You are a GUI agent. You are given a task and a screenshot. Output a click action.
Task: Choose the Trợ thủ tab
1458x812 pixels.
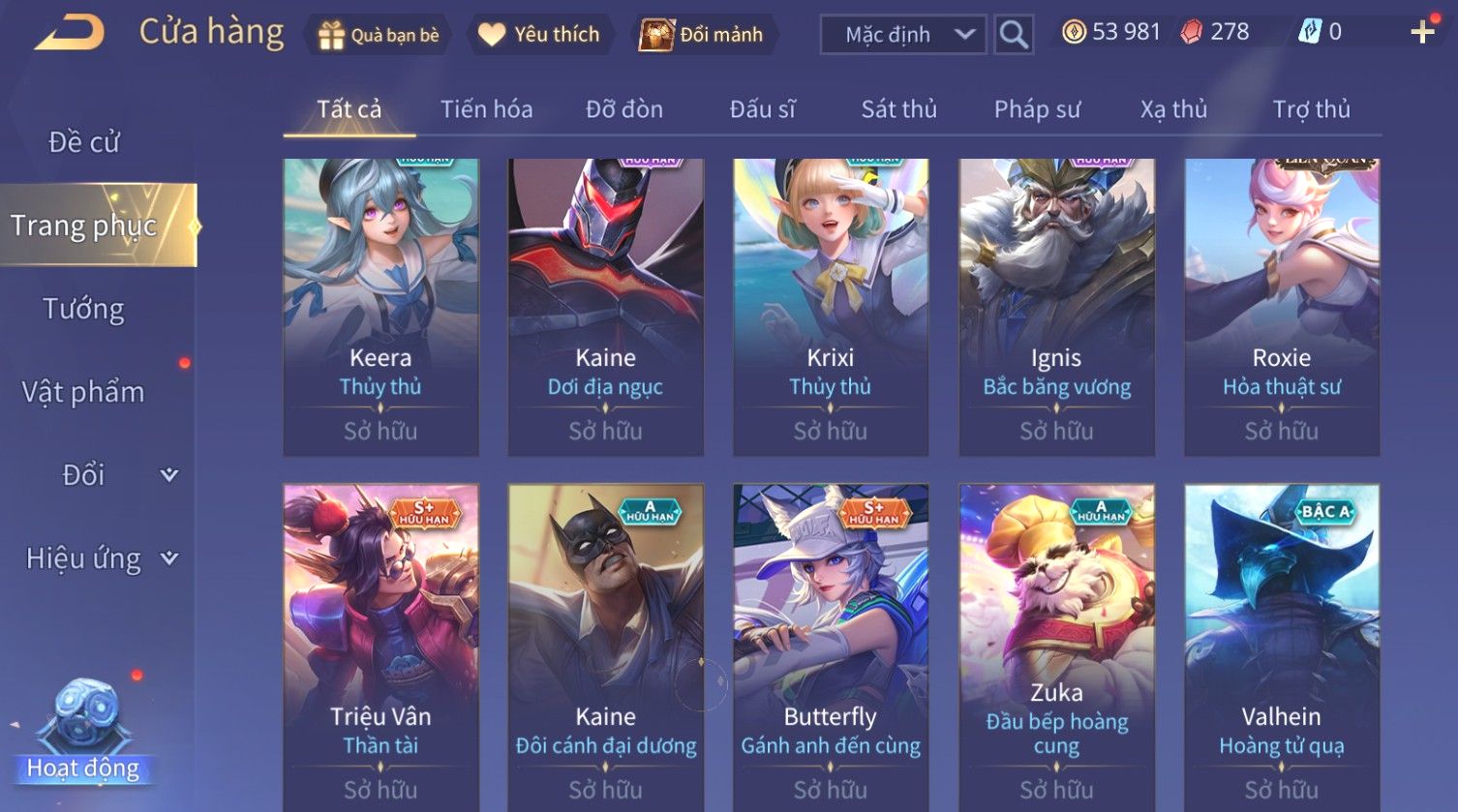(x=1311, y=109)
